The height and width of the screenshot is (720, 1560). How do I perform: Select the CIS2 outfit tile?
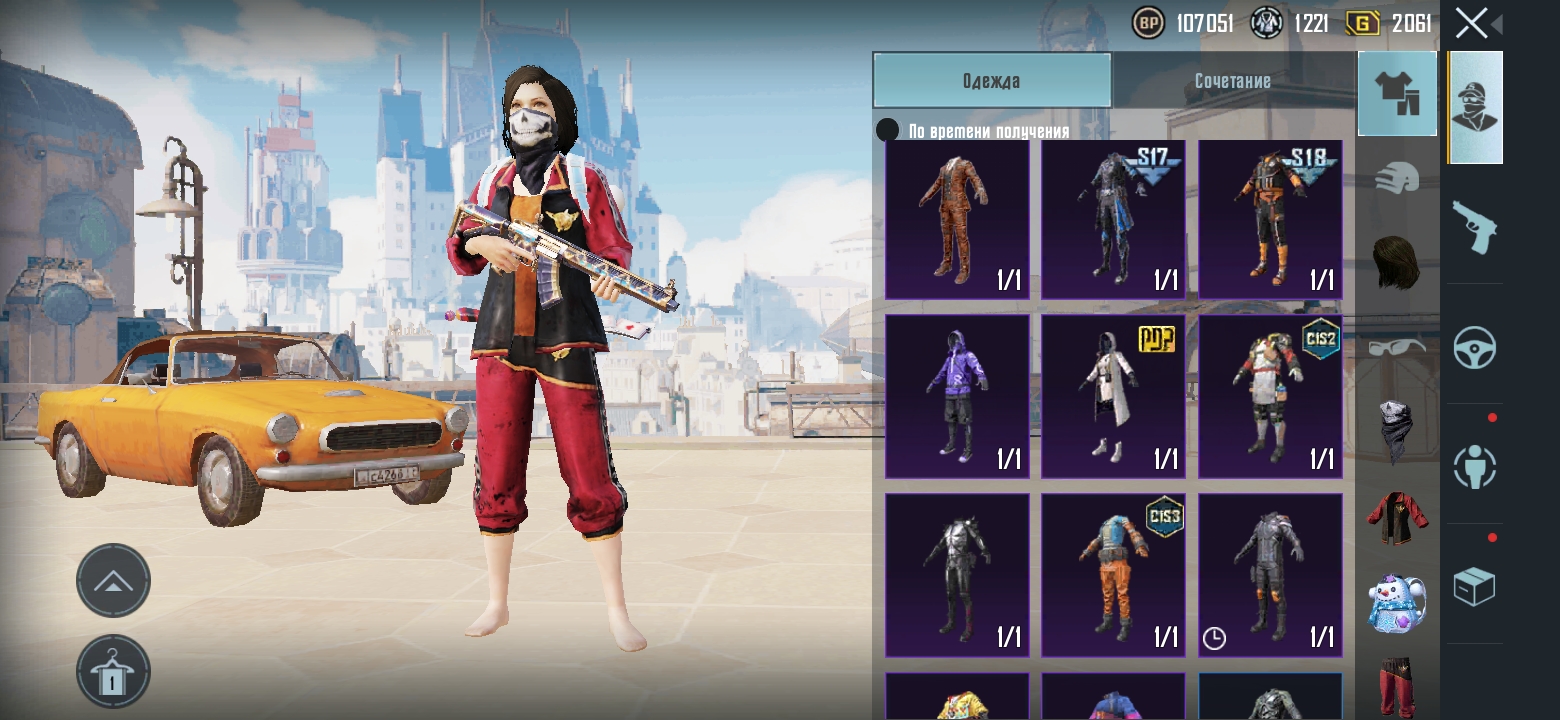click(x=1270, y=396)
